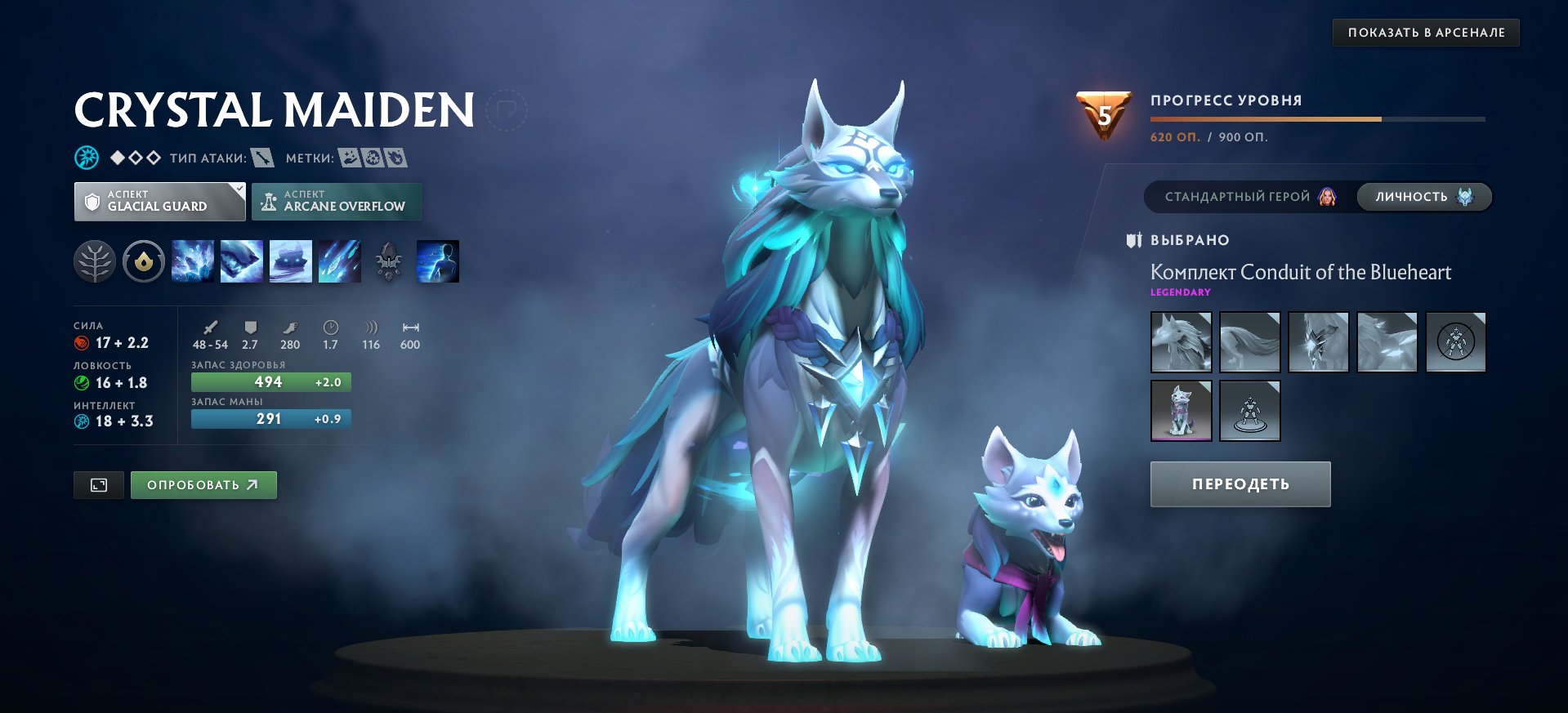Click the level progress bar showing 620 ОП

[x=1319, y=120]
